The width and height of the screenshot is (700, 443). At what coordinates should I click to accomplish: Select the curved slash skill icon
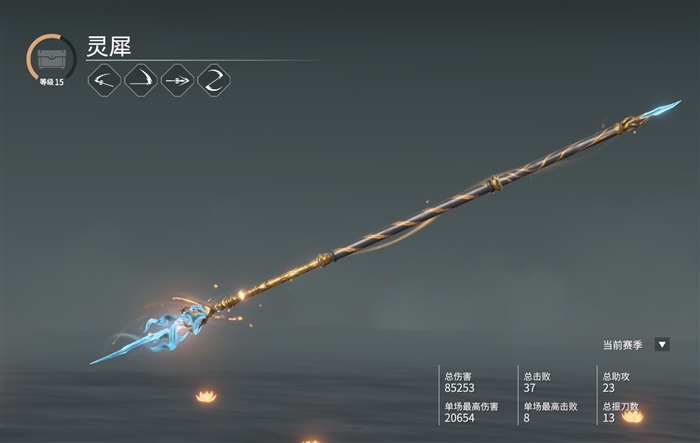pos(141,80)
